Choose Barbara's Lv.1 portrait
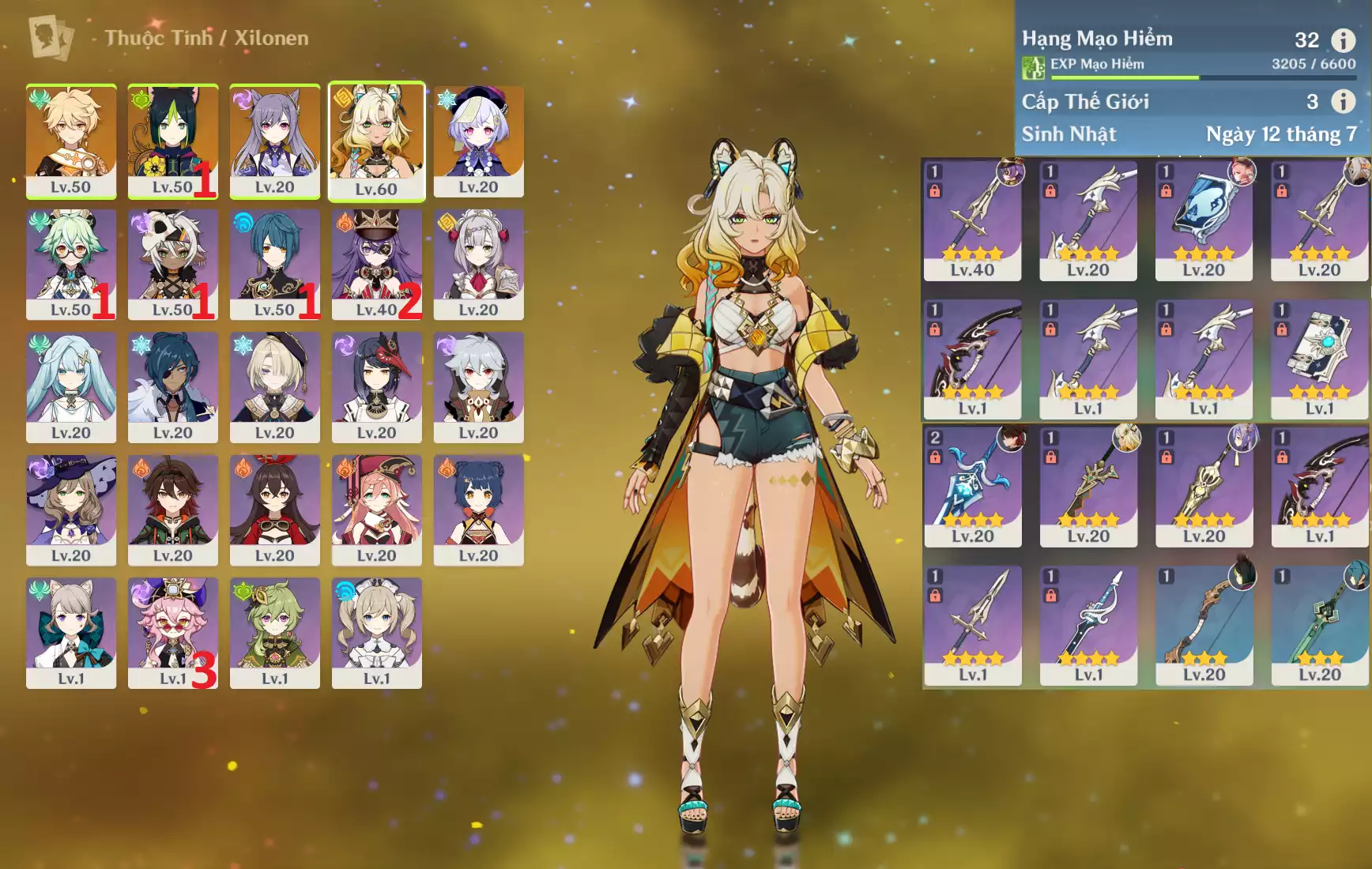 click(376, 632)
